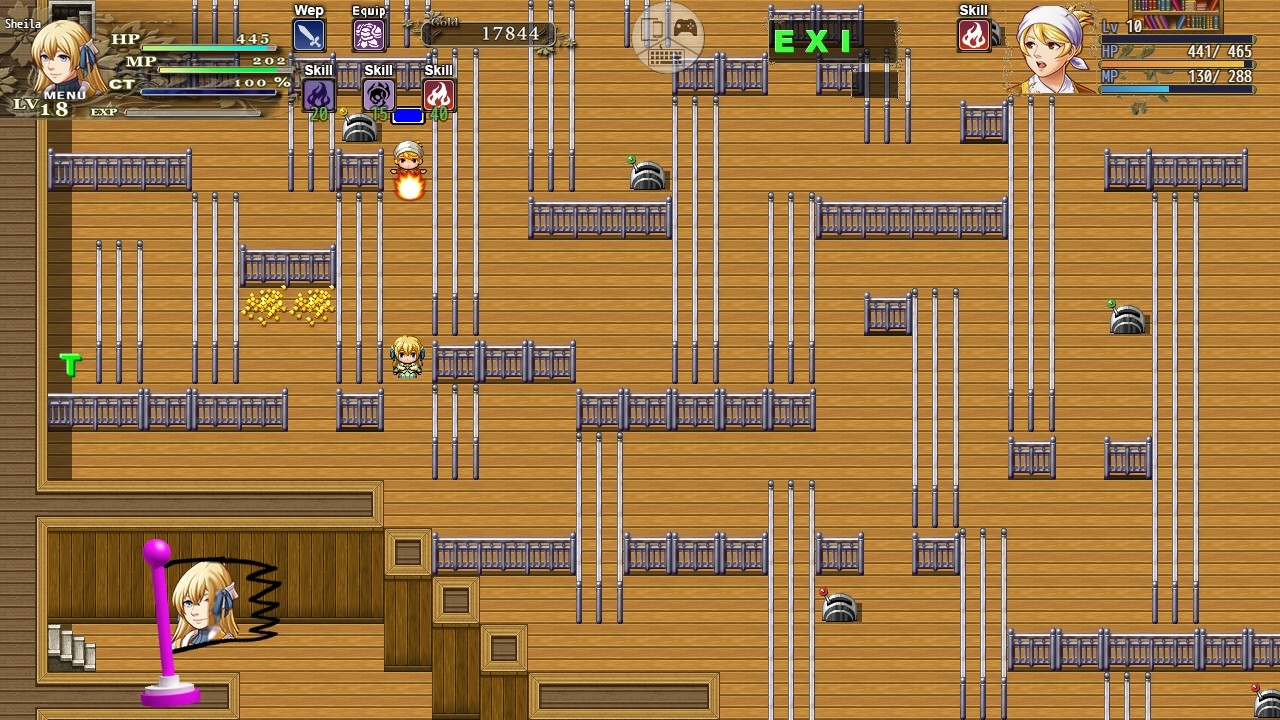Screen dimensions: 1280x720
Task: Check the chef's MP bar showing 130/288
Action: click(x=1175, y=88)
